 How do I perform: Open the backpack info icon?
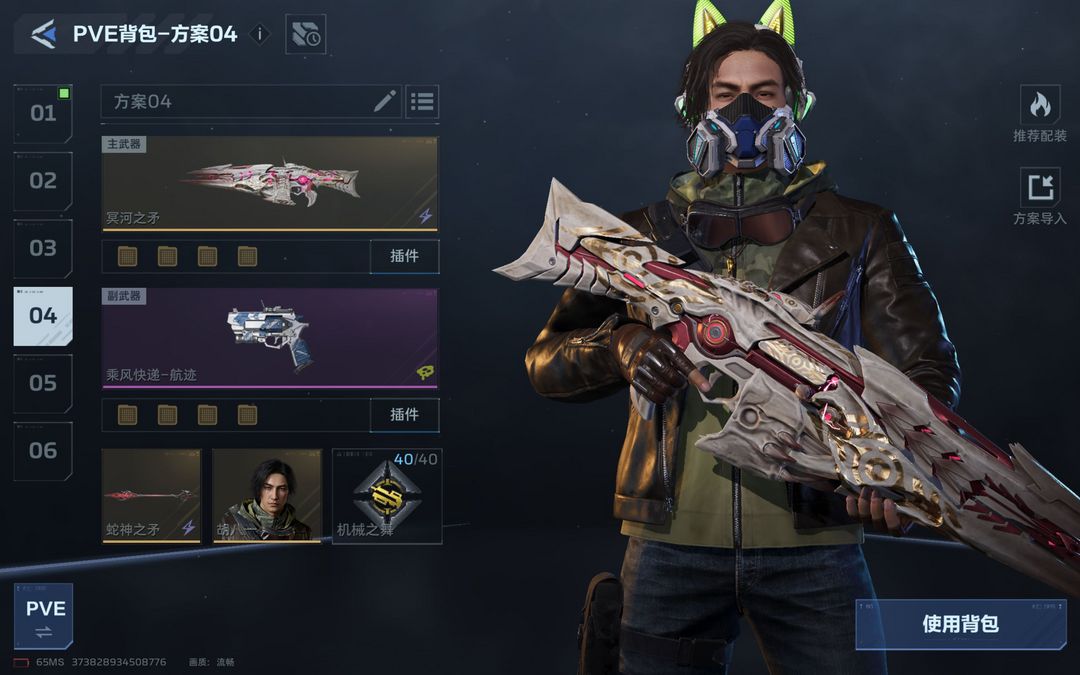(259, 34)
